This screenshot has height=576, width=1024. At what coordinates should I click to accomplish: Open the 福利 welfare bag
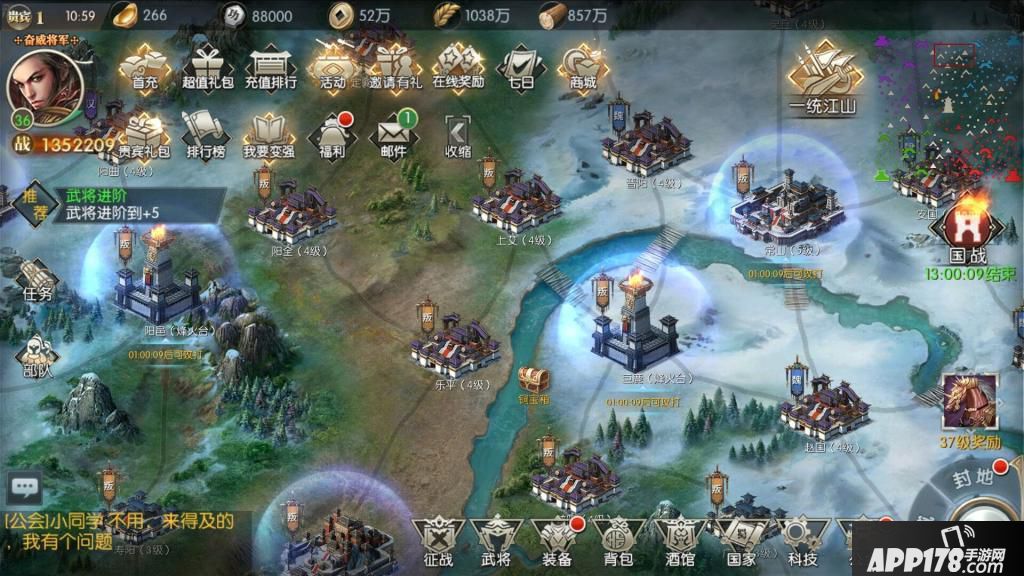click(x=332, y=135)
